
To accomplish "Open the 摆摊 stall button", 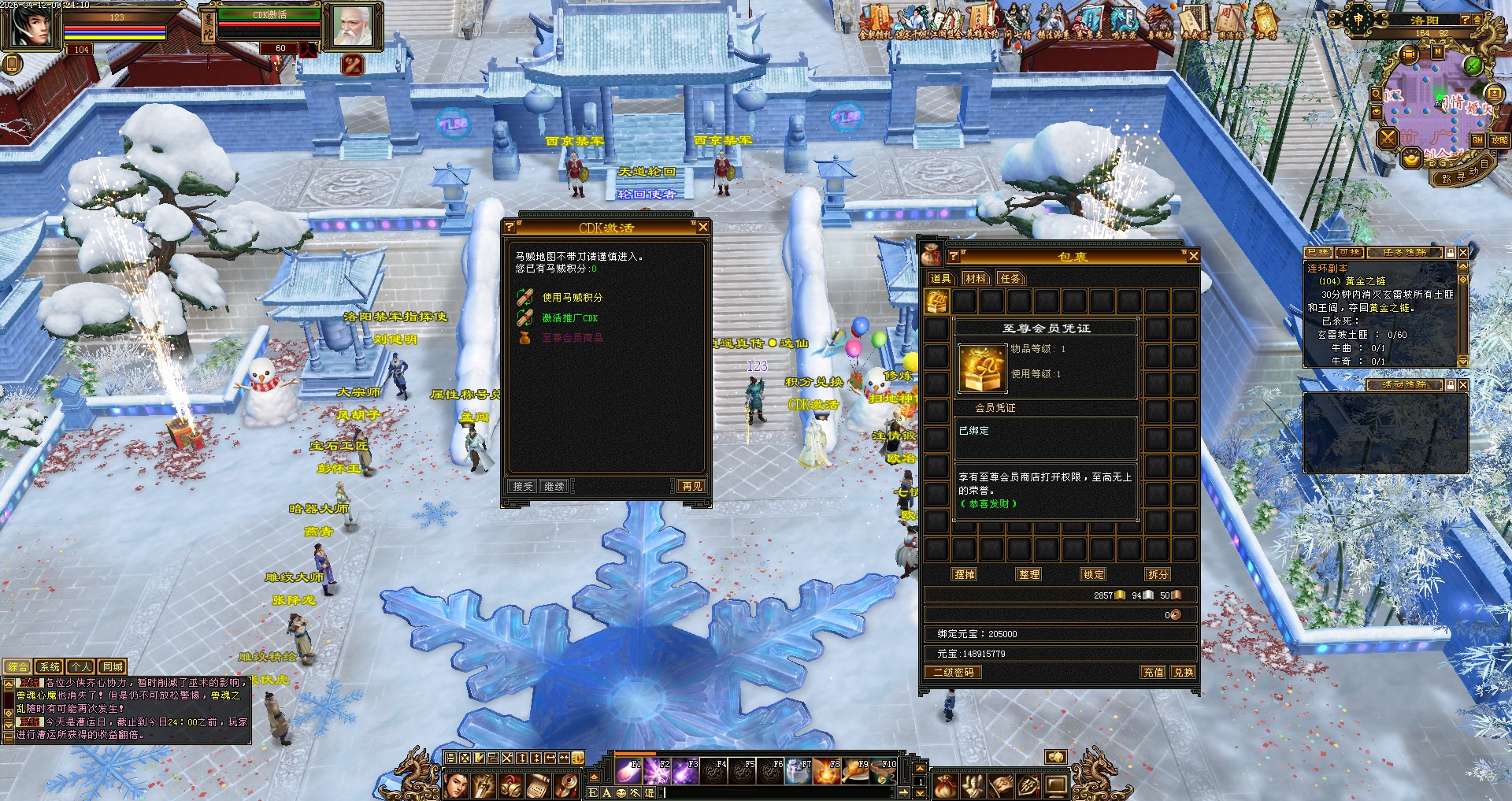I will (x=964, y=575).
